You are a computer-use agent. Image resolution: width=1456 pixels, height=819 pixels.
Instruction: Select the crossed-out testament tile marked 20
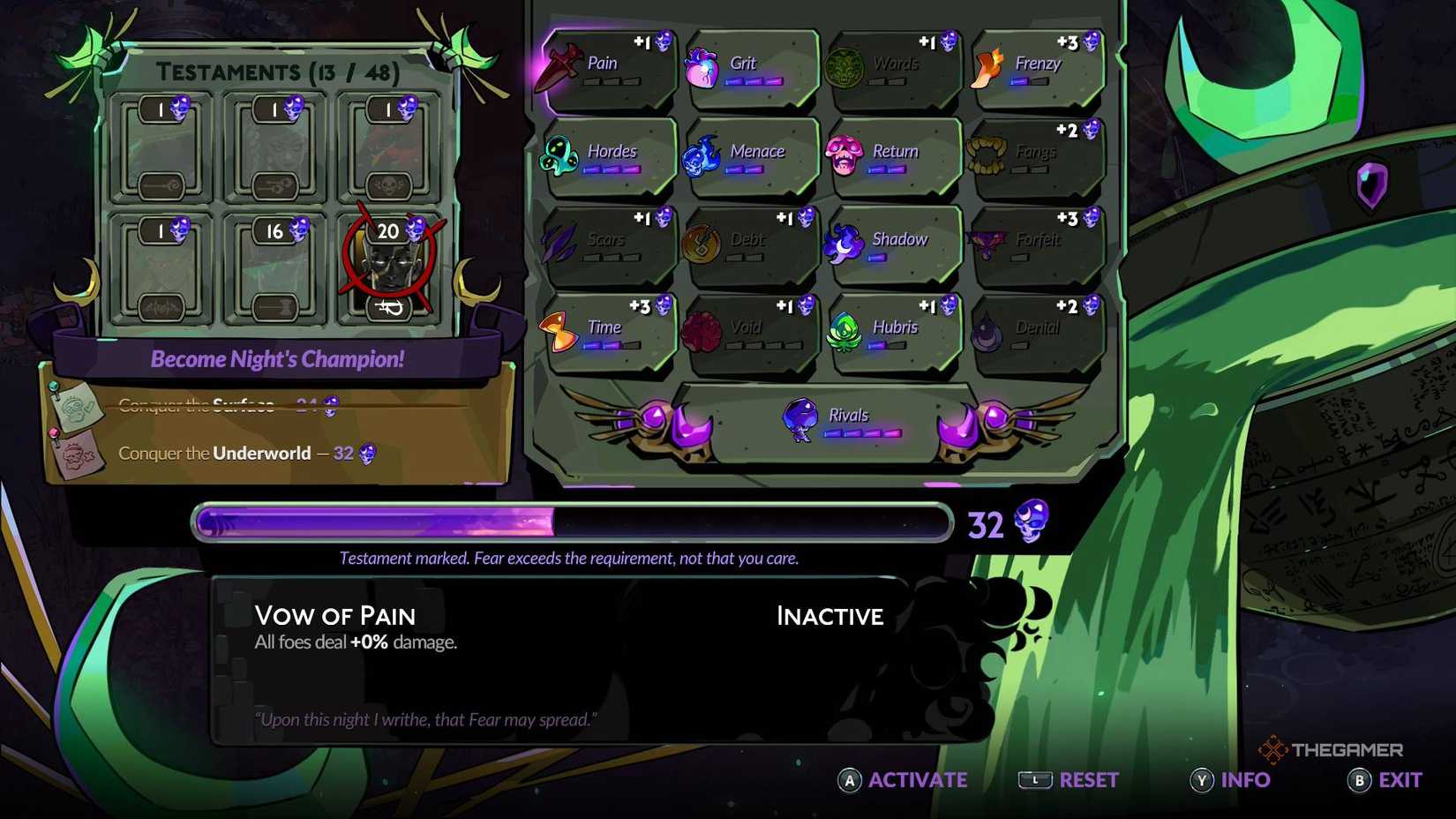pyautogui.click(x=388, y=265)
